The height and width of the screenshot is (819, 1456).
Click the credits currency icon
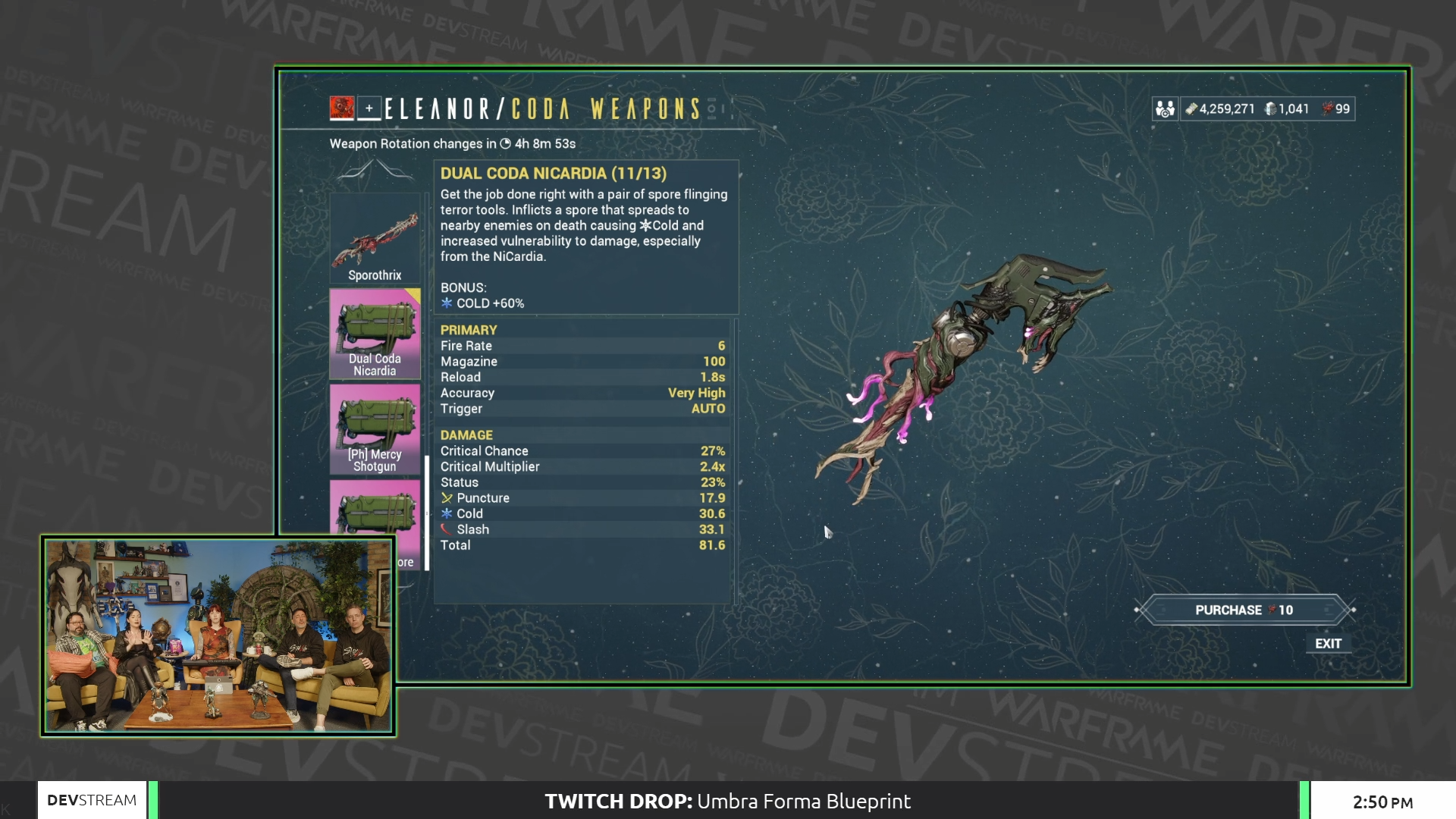click(1194, 109)
